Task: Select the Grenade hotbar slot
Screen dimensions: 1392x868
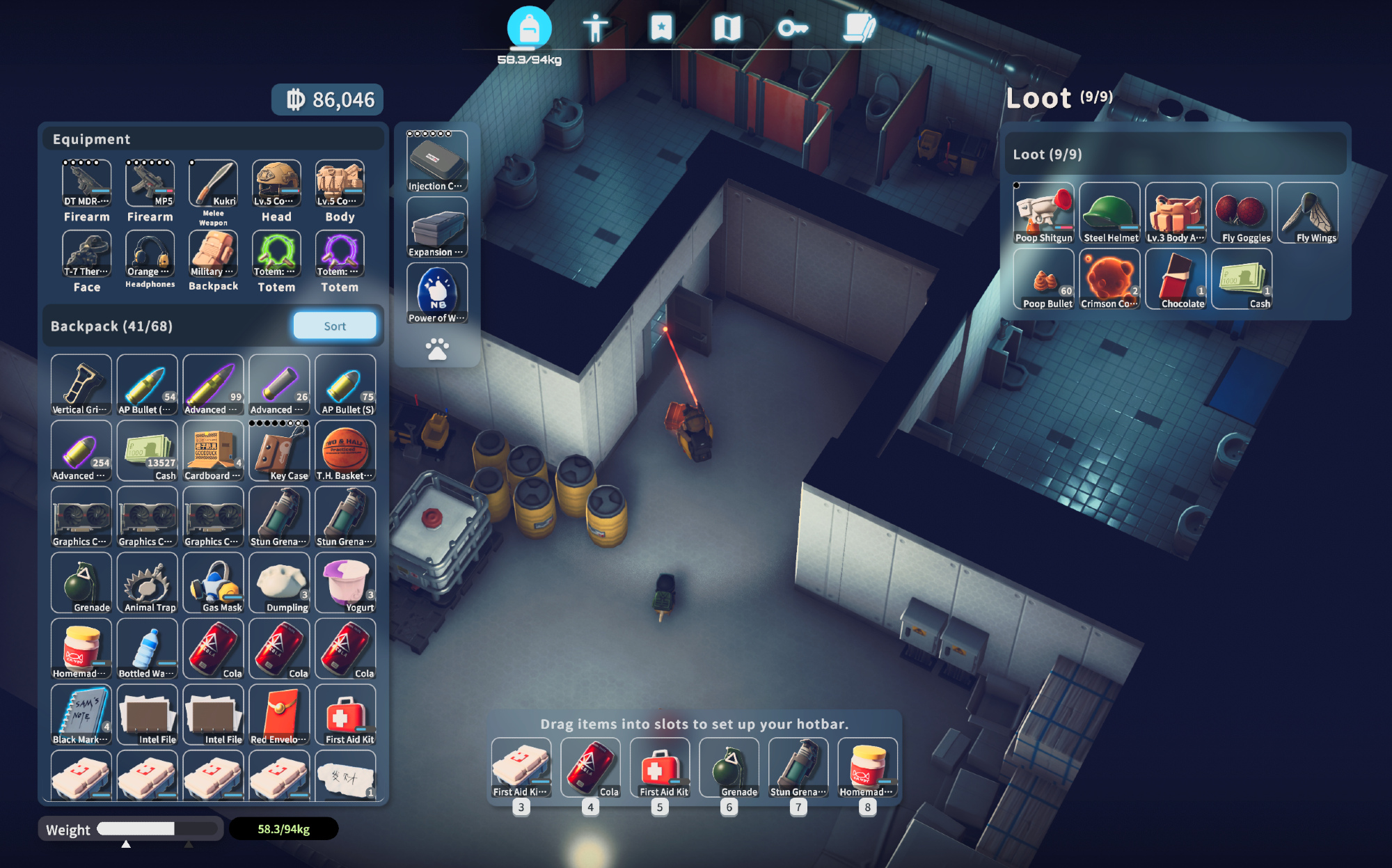Action: [729, 768]
